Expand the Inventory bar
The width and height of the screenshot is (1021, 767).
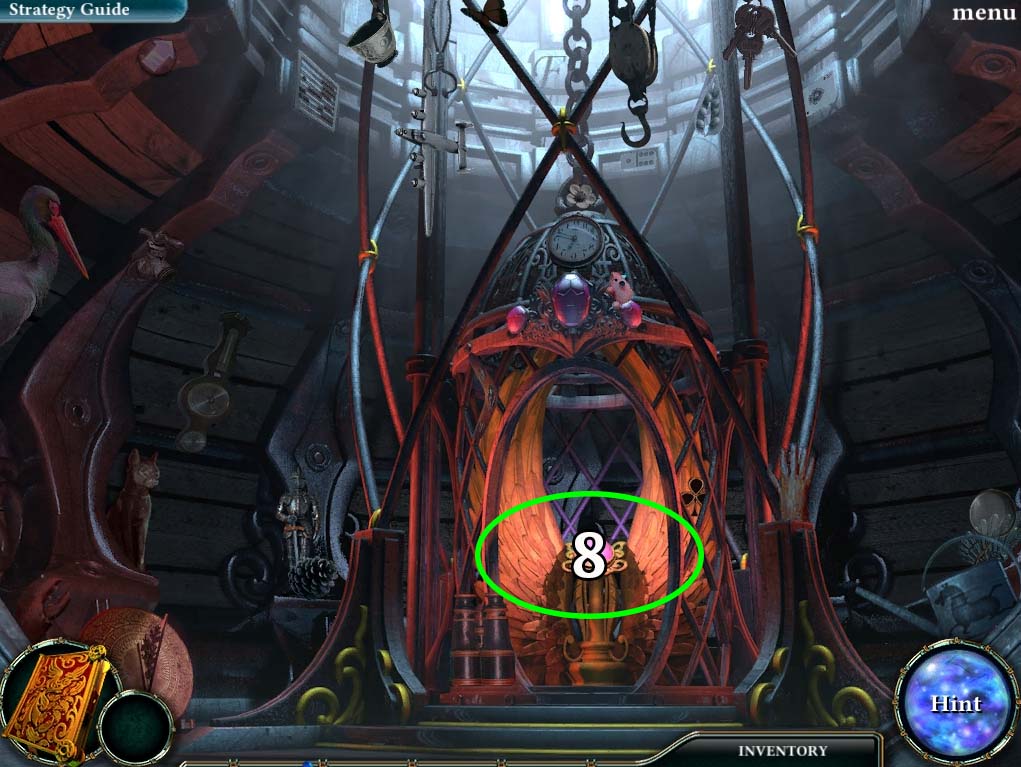tap(782, 750)
